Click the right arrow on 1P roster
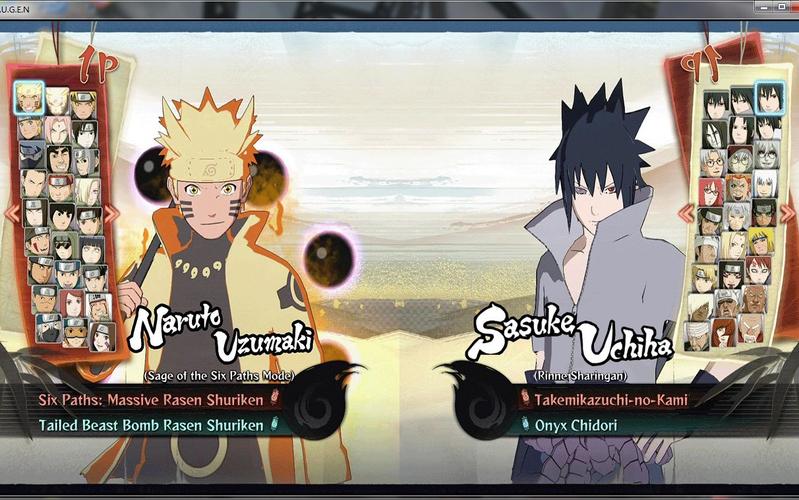 click(x=112, y=213)
